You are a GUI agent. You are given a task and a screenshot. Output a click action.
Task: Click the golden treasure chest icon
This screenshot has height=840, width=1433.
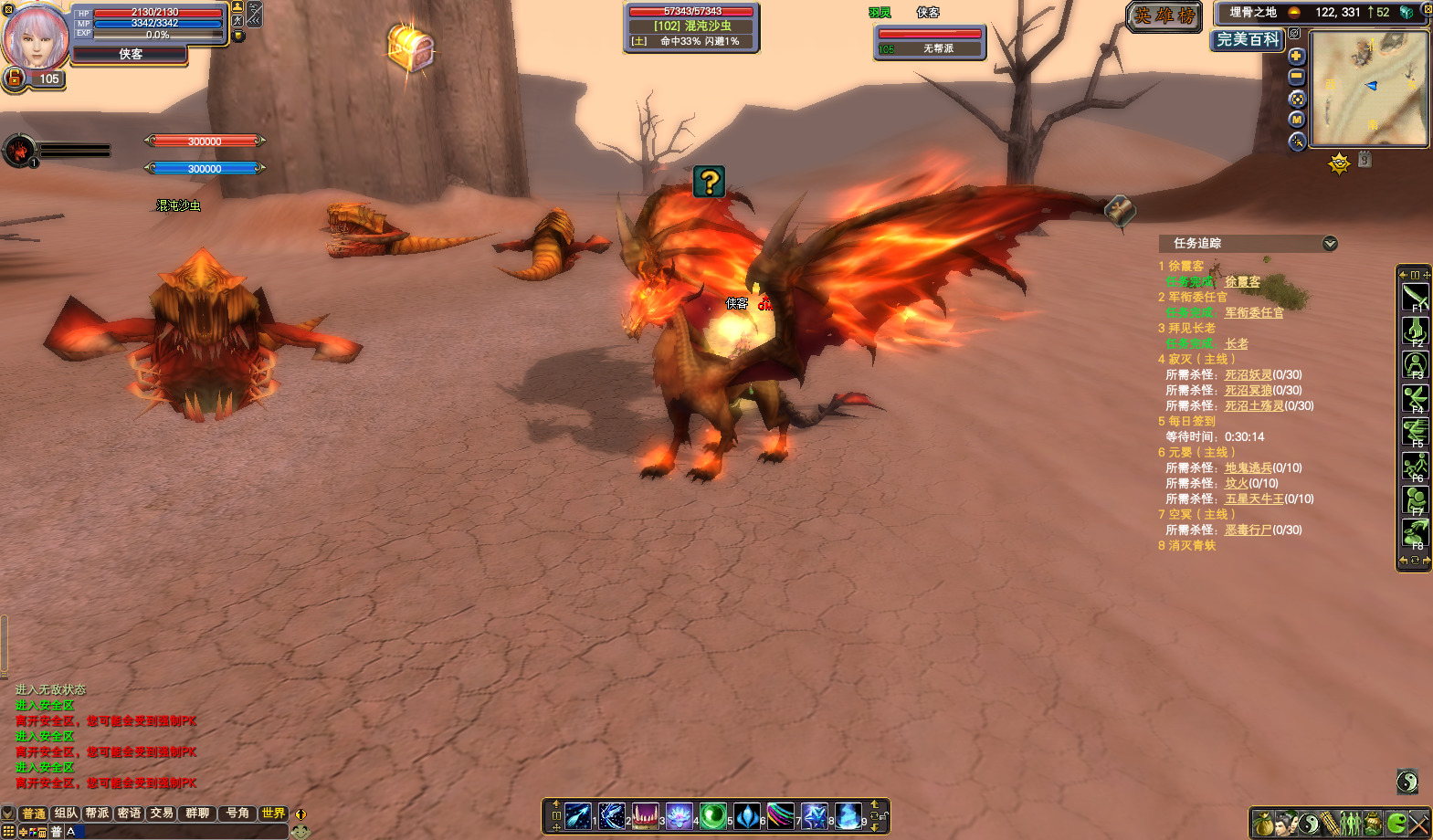tap(410, 47)
